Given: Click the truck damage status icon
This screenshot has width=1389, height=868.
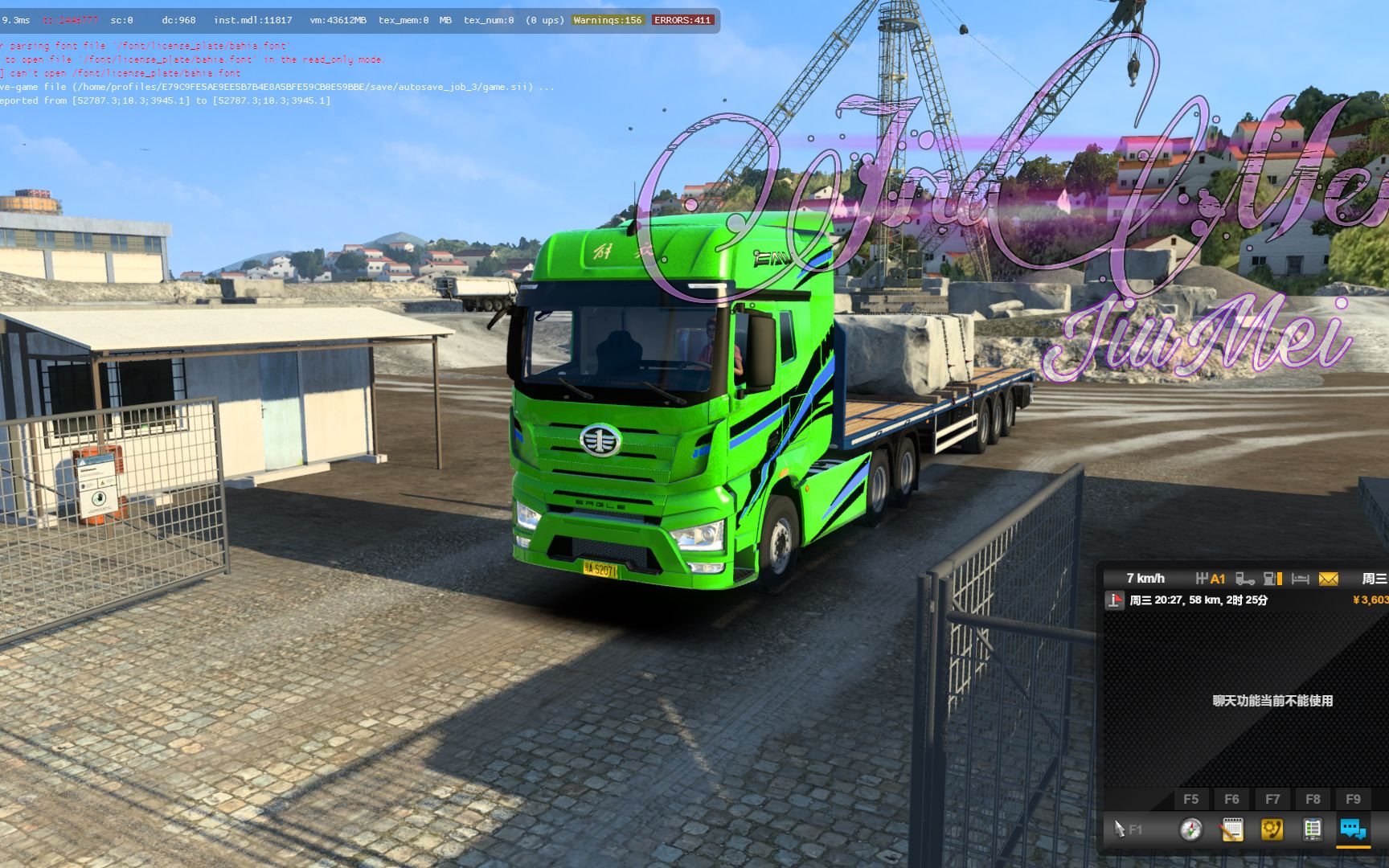Looking at the screenshot, I should [x=1245, y=579].
